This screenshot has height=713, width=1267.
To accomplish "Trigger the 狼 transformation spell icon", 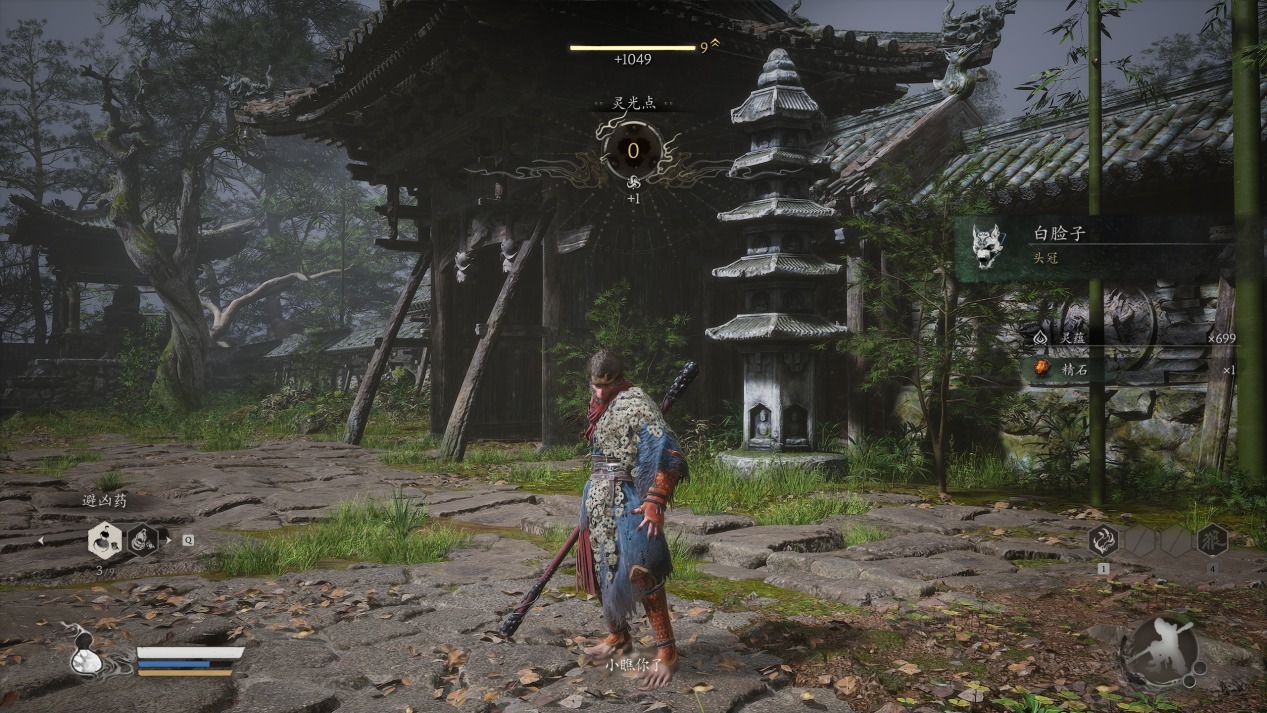I will tap(1212, 541).
